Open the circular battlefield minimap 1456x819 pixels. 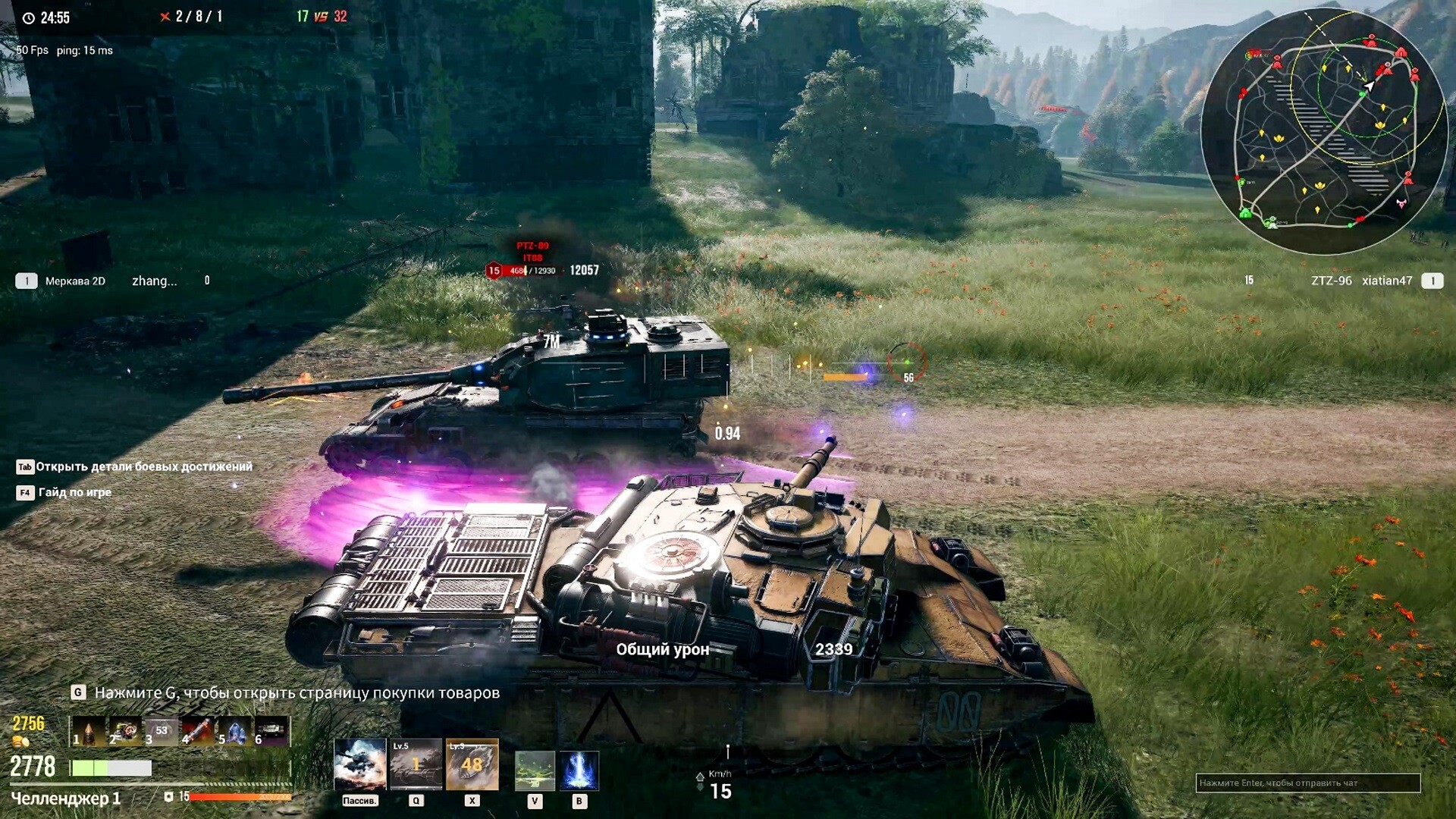(1324, 130)
